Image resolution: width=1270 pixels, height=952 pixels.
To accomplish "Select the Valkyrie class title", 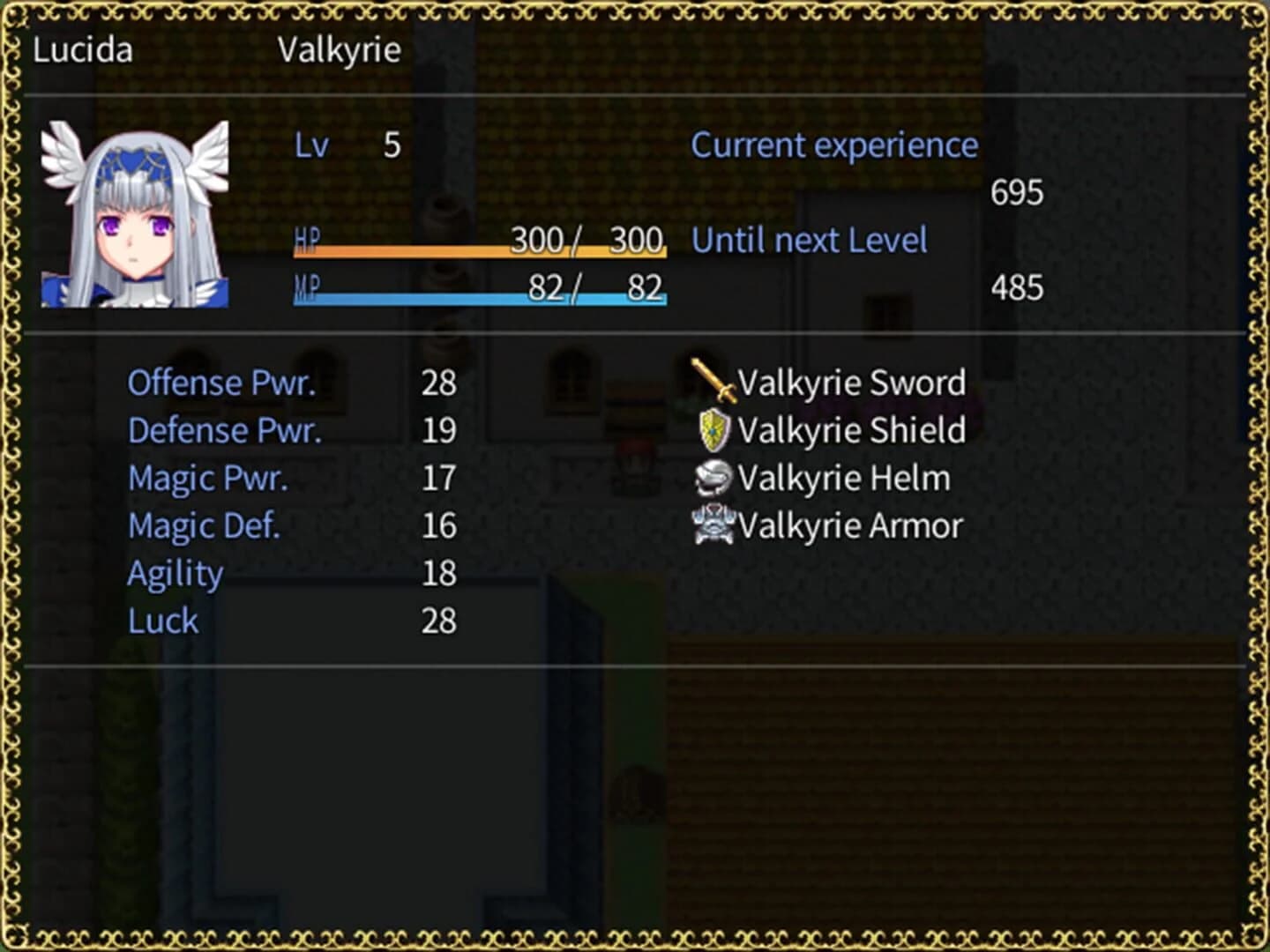I will [x=339, y=49].
